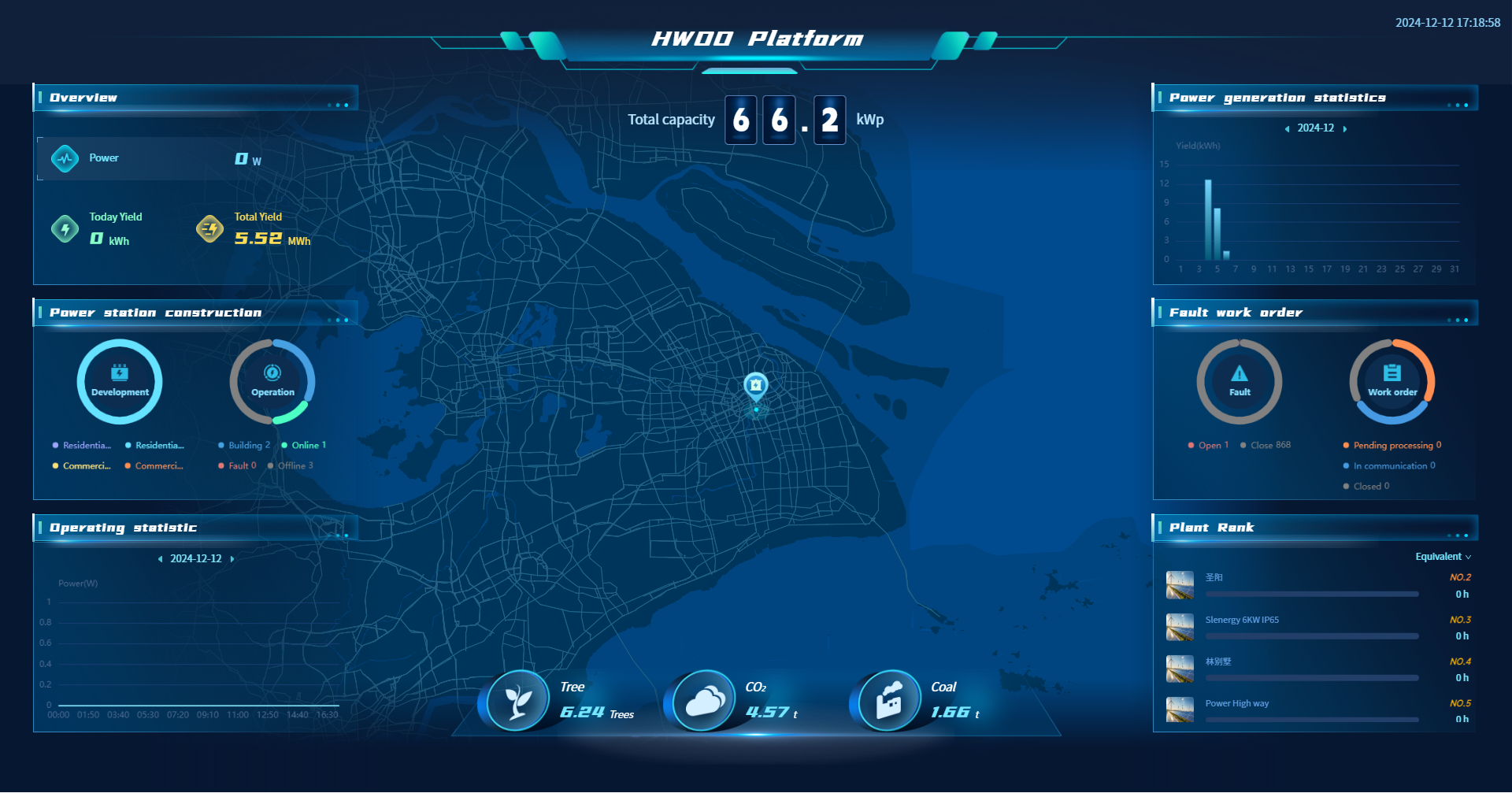This screenshot has width=1512, height=793.
Task: Toggle the In communication legend entry
Action: 1389,466
